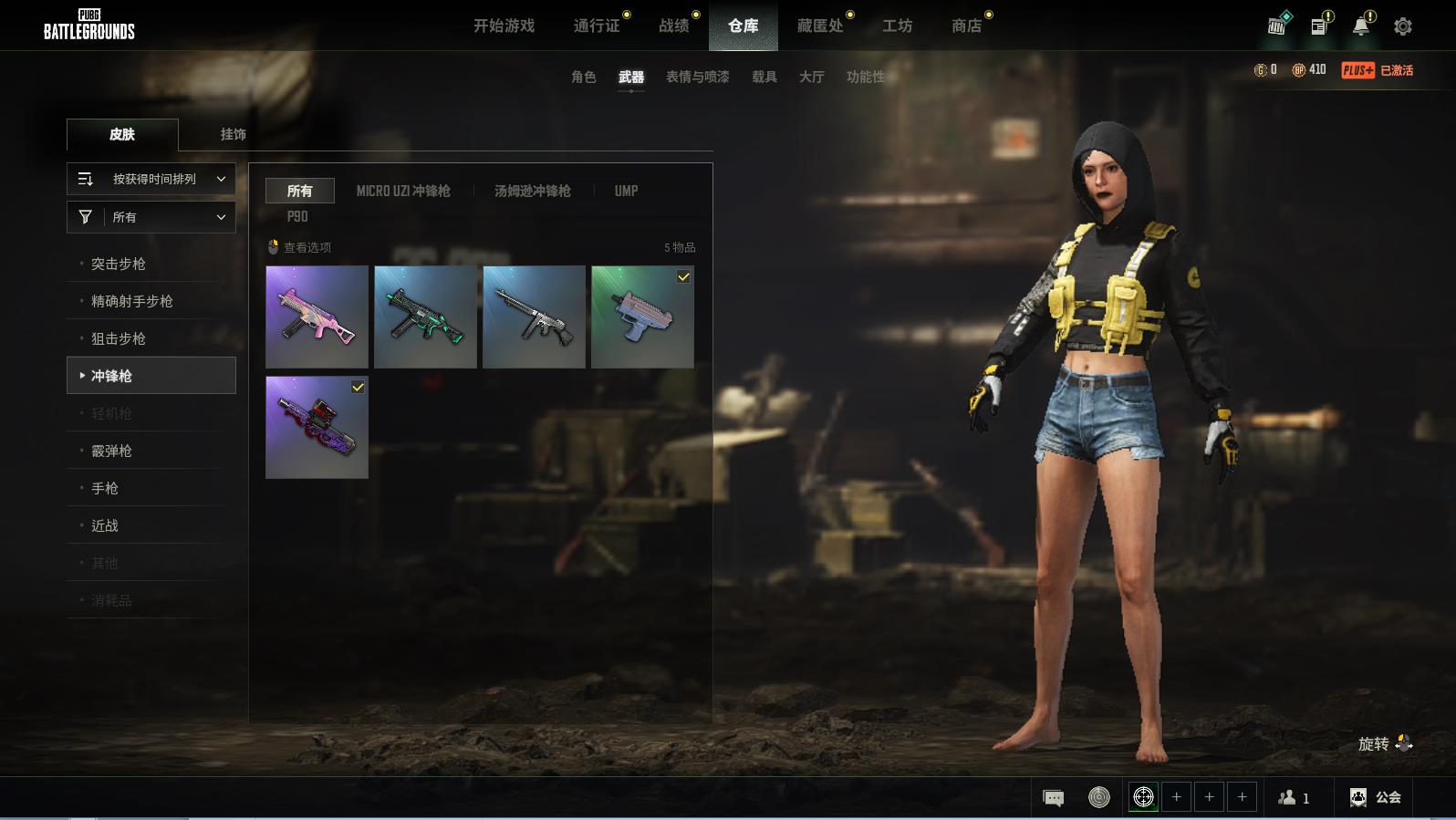Expand the 所有 filter dropdown
This screenshot has width=1456, height=820.
[x=151, y=217]
